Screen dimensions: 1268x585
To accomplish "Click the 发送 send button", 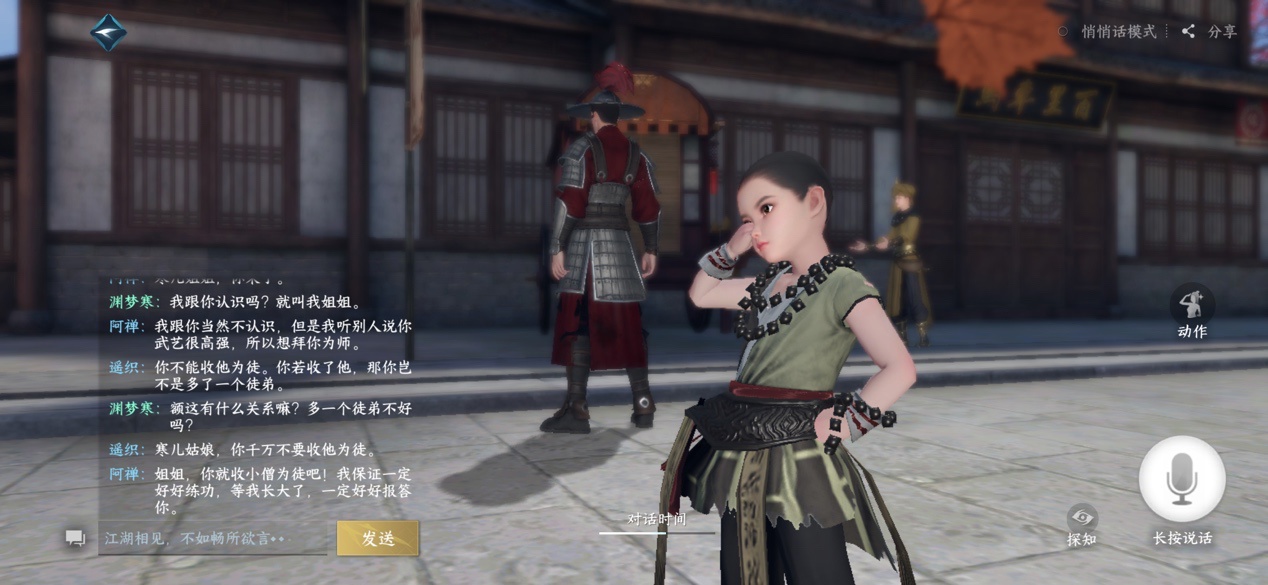I will [x=377, y=538].
